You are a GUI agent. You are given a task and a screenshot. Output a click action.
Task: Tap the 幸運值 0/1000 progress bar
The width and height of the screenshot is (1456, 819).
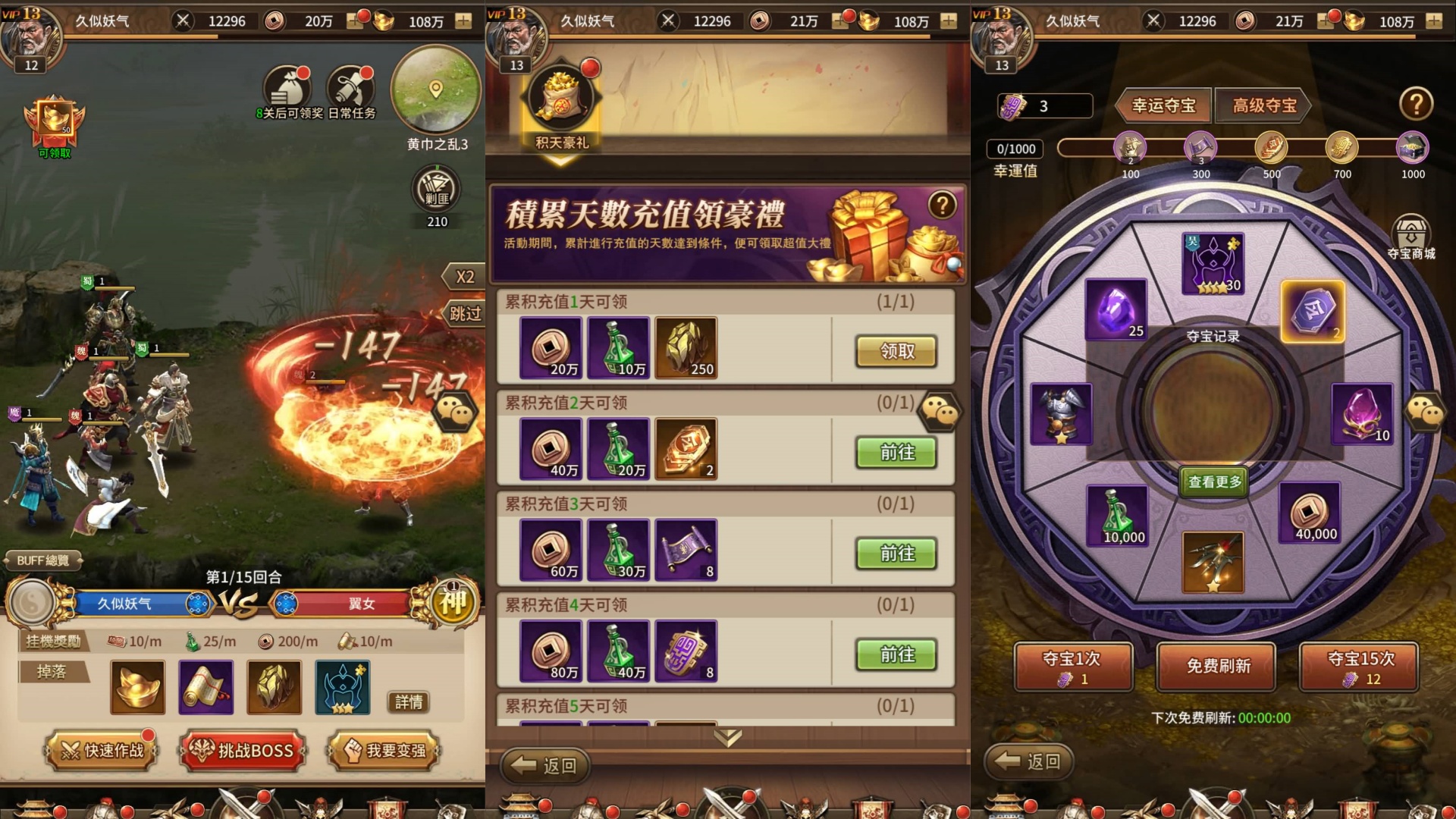[1017, 149]
